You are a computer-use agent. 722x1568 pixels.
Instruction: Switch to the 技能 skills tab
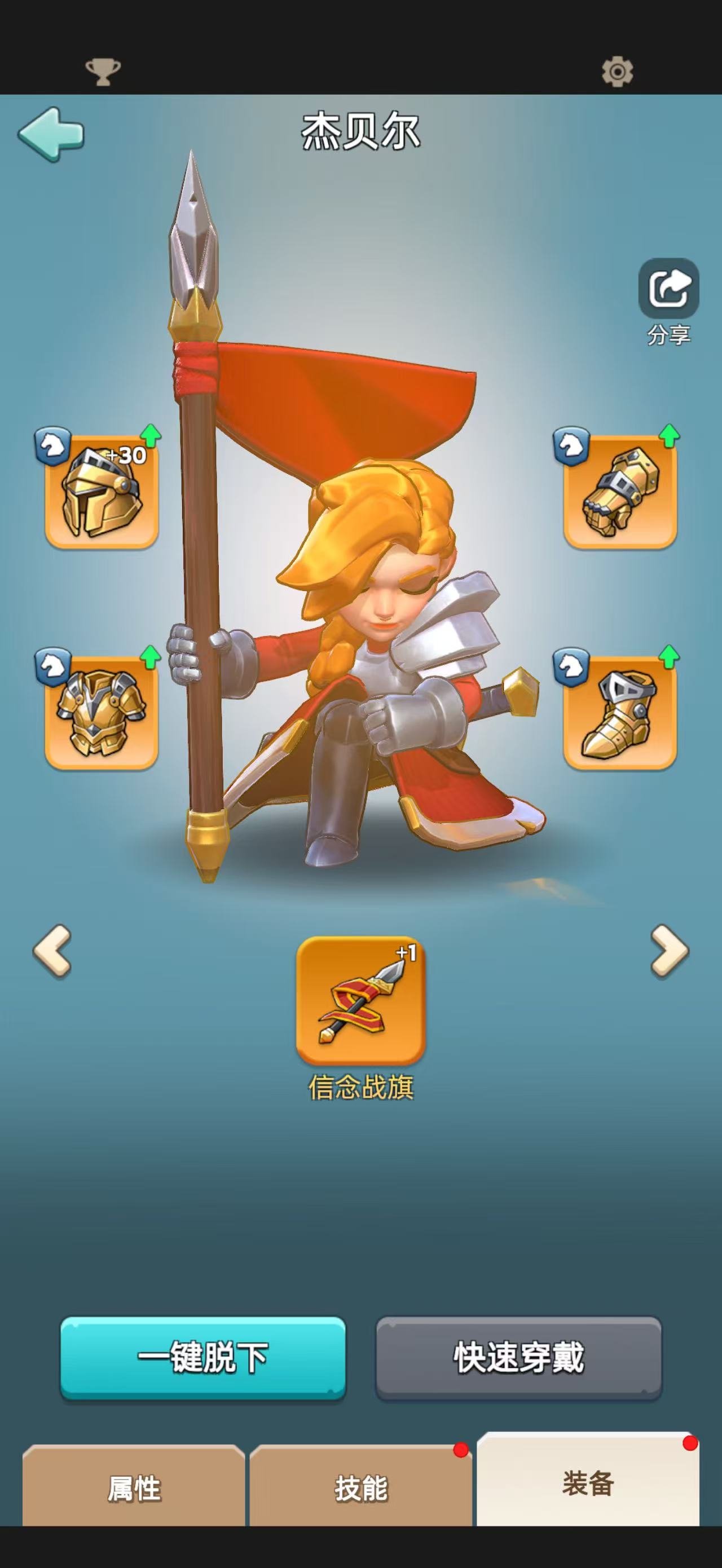[x=360, y=1489]
